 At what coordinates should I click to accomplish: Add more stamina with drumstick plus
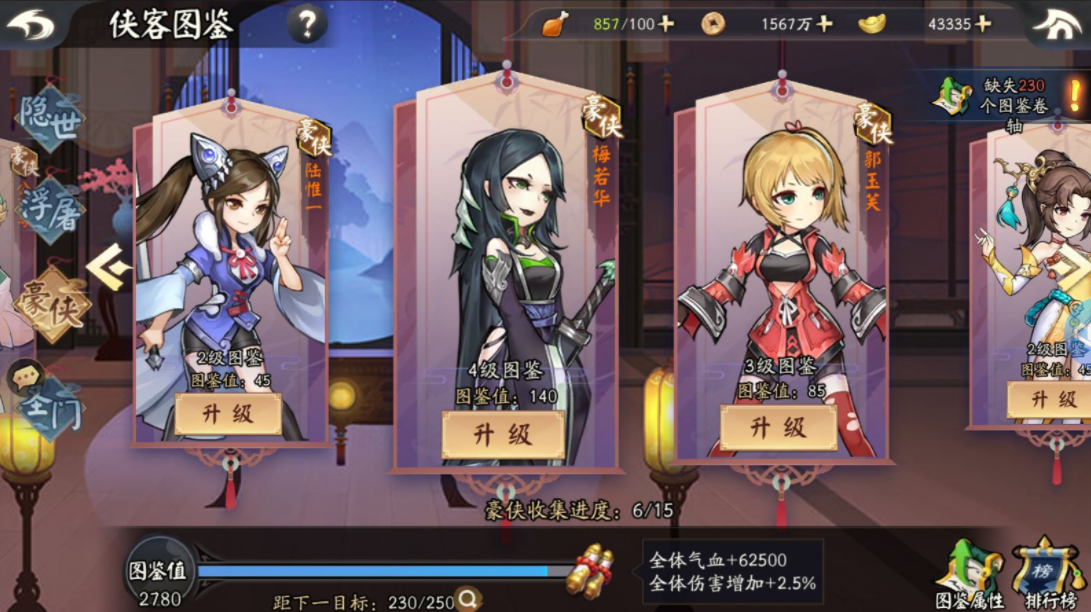[x=667, y=24]
